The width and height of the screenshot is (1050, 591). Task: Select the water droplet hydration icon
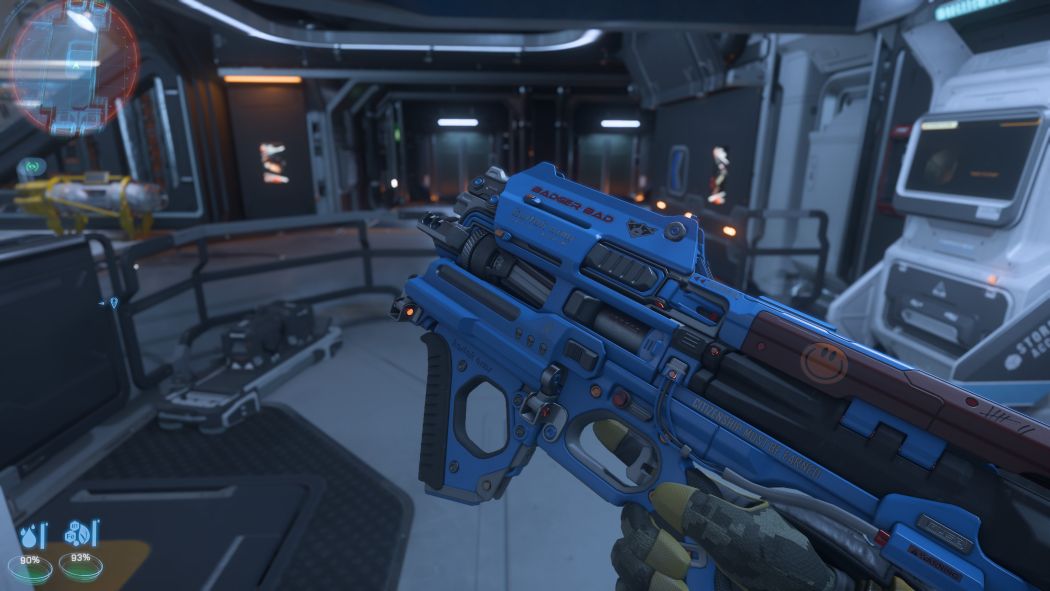pos(31,537)
